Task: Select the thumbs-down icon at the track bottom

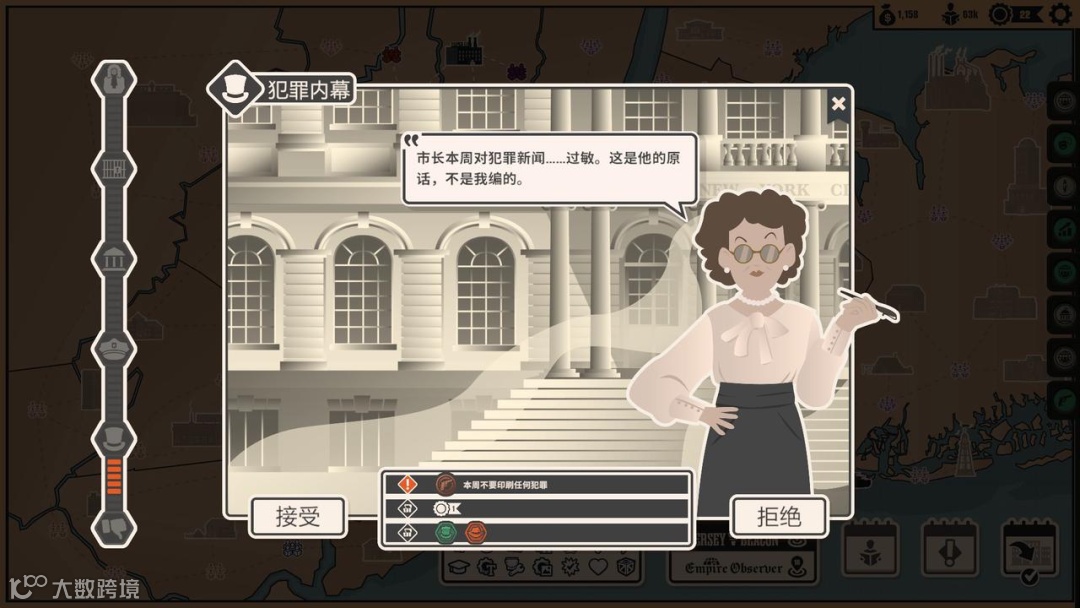Action: tap(113, 527)
